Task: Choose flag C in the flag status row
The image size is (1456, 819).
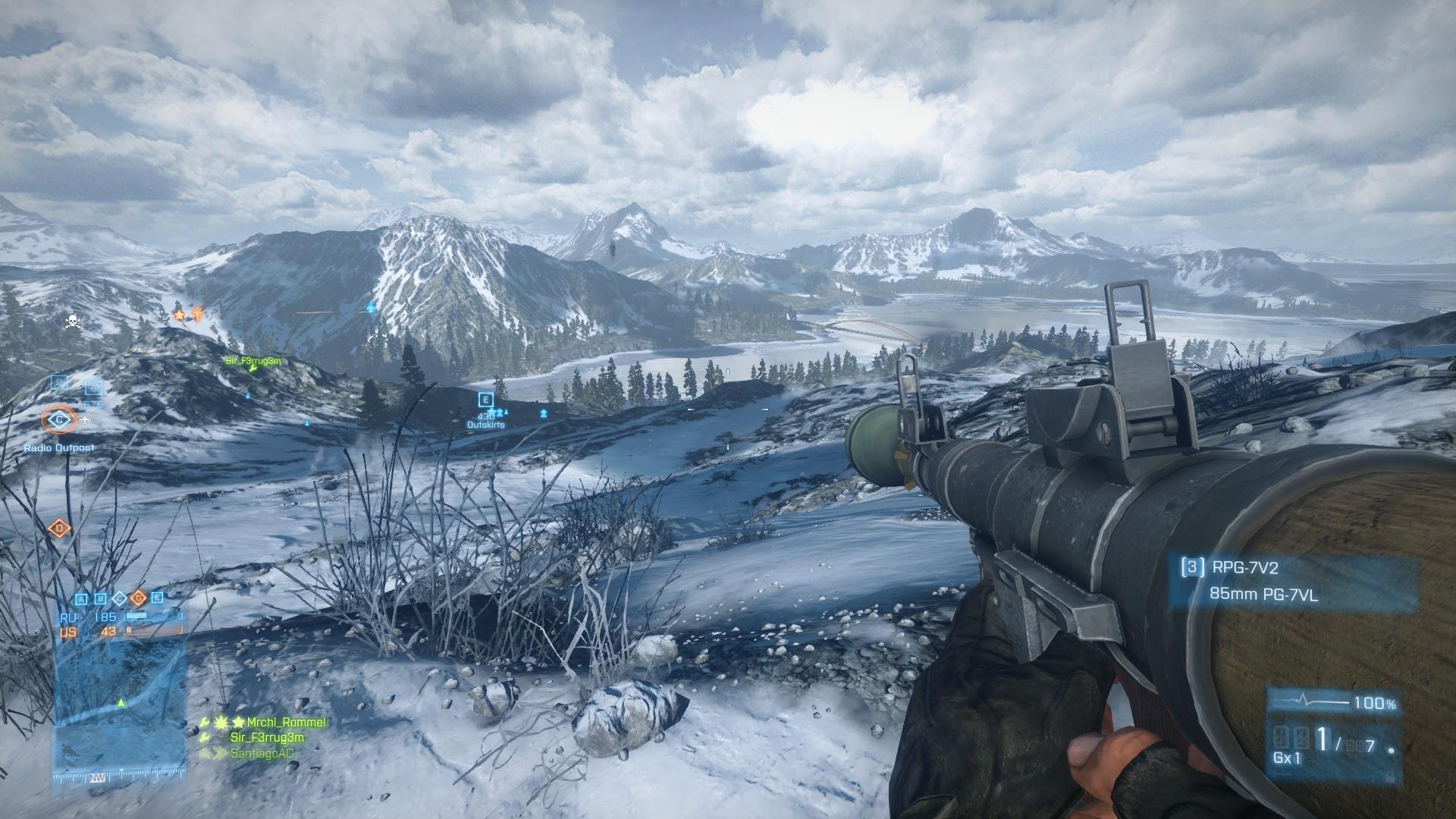Action: [x=119, y=598]
